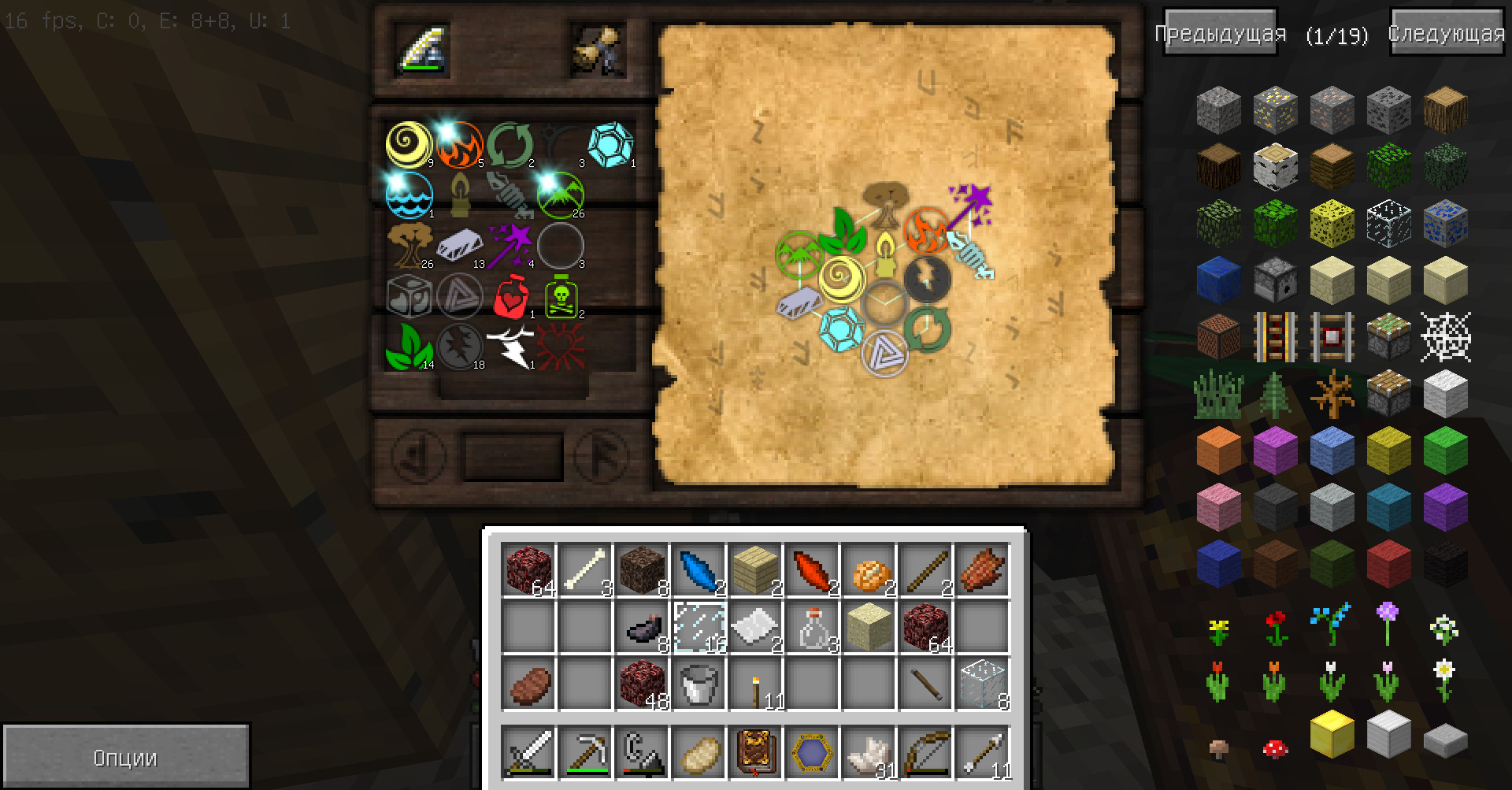Select the iron sword hotbar slot
This screenshot has width=1512, height=790.
click(x=528, y=754)
